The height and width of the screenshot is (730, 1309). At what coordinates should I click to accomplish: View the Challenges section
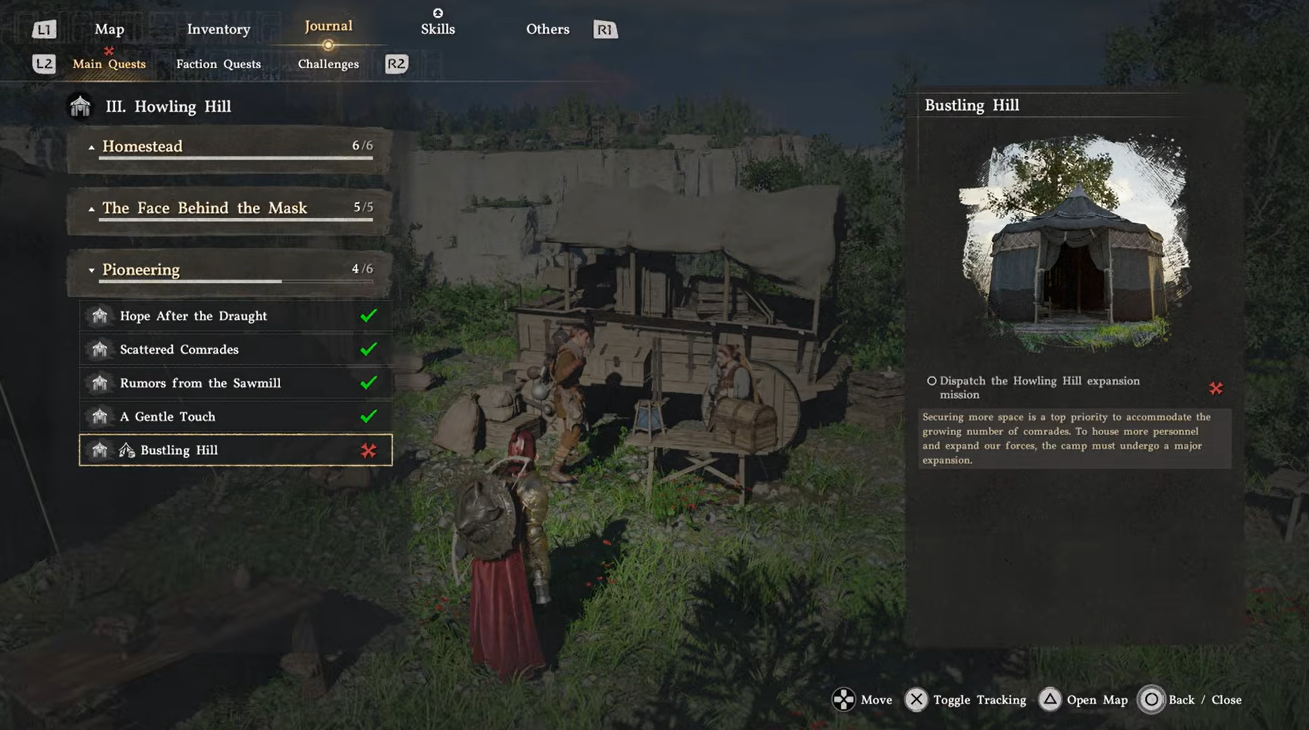tap(328, 64)
